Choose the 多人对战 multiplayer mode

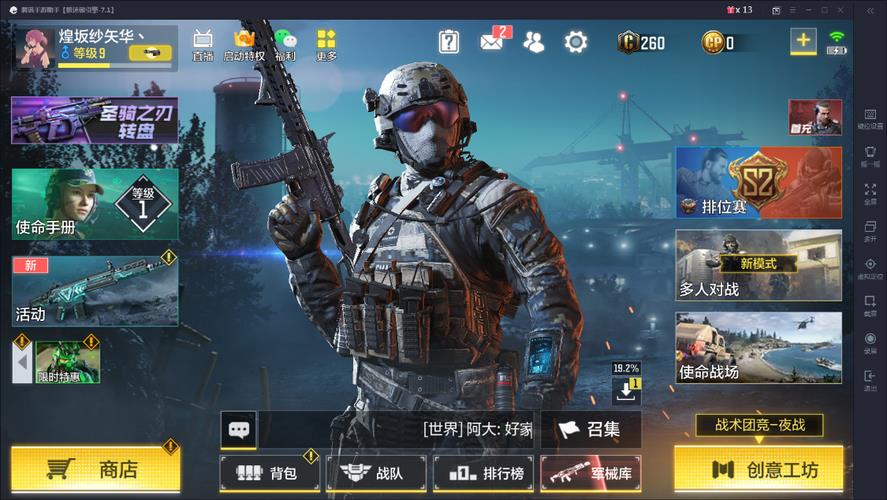(758, 265)
